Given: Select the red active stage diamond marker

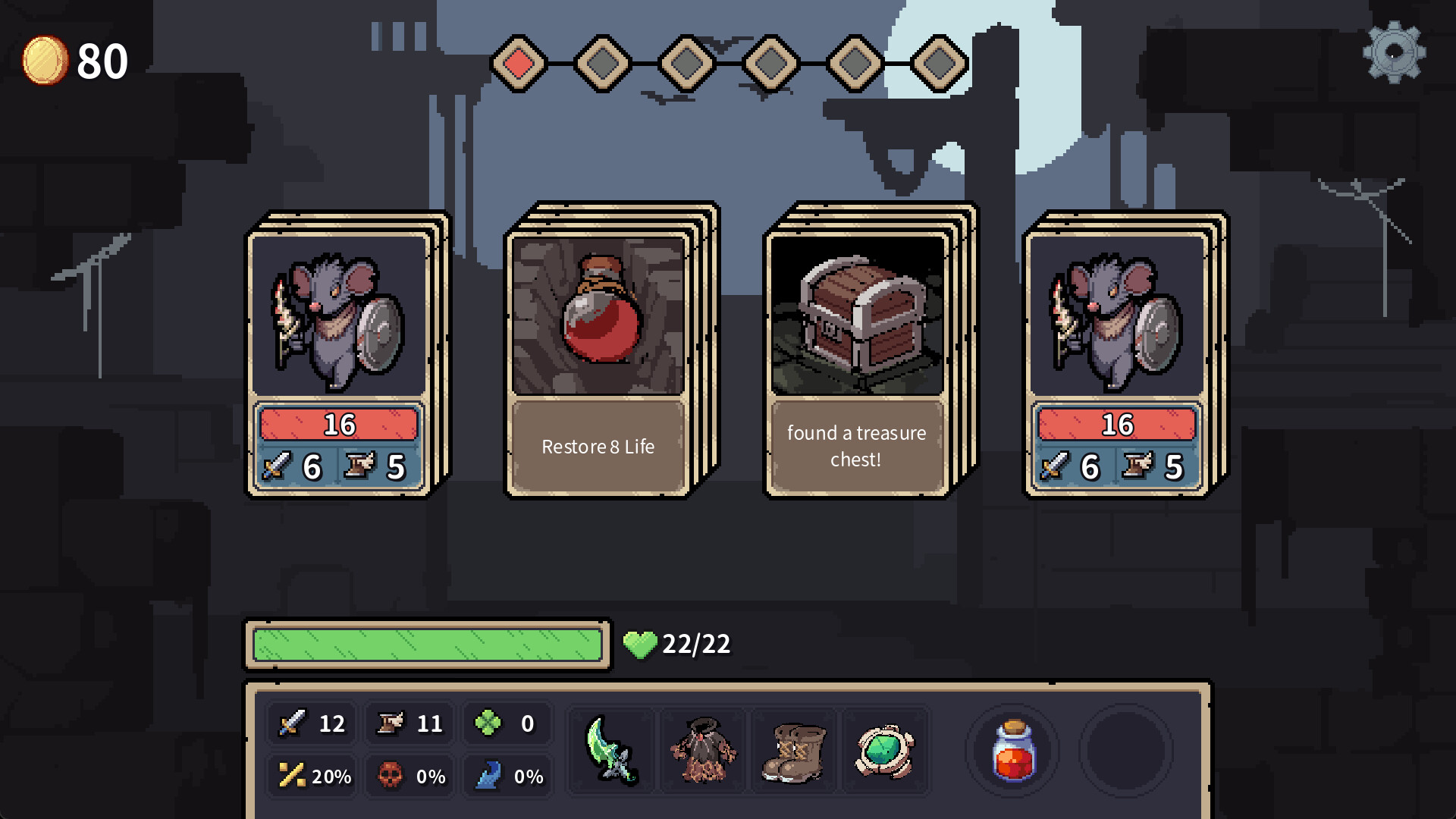Looking at the screenshot, I should (519, 64).
